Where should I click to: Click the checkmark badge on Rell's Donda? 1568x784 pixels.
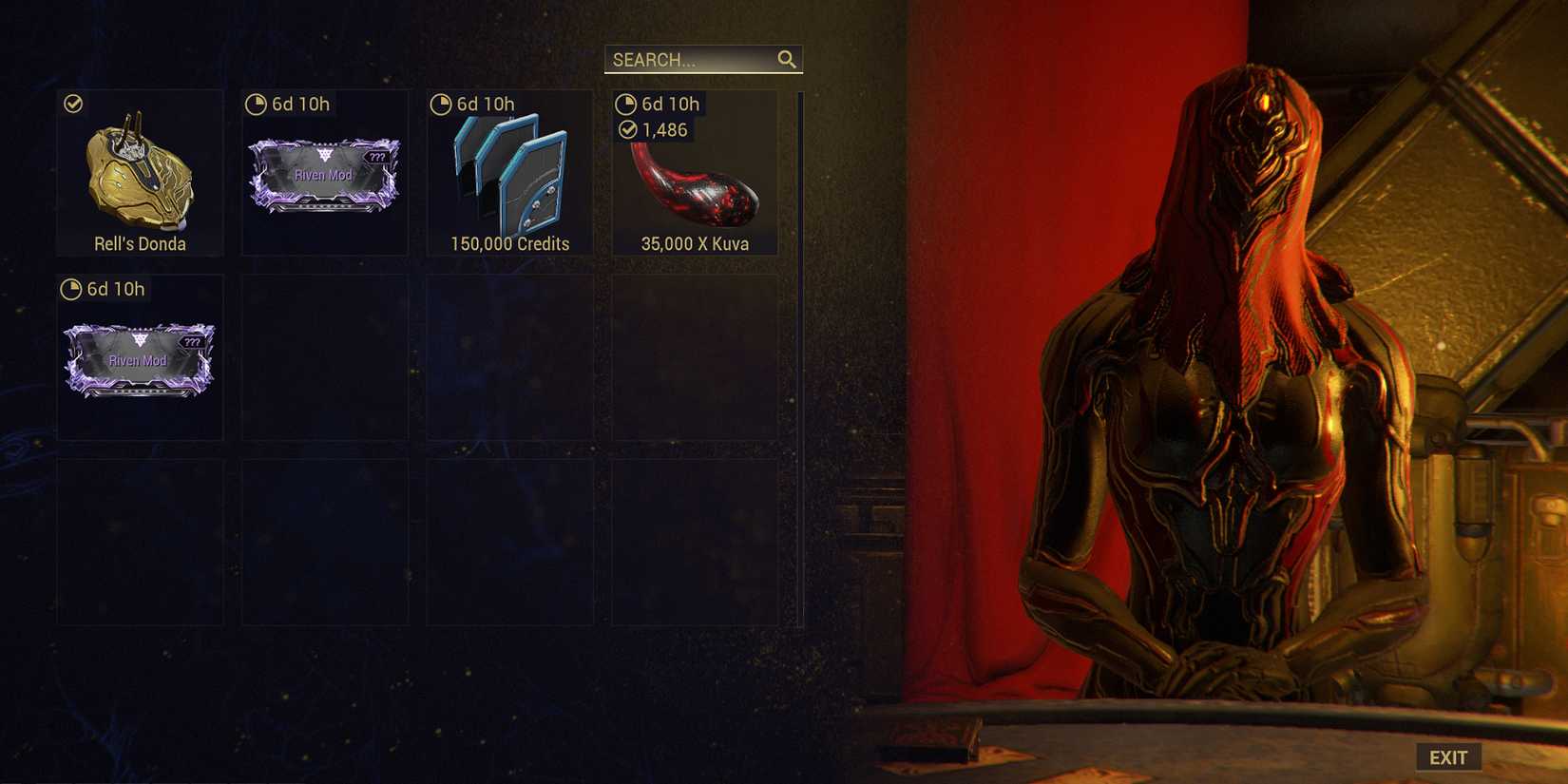[x=74, y=105]
